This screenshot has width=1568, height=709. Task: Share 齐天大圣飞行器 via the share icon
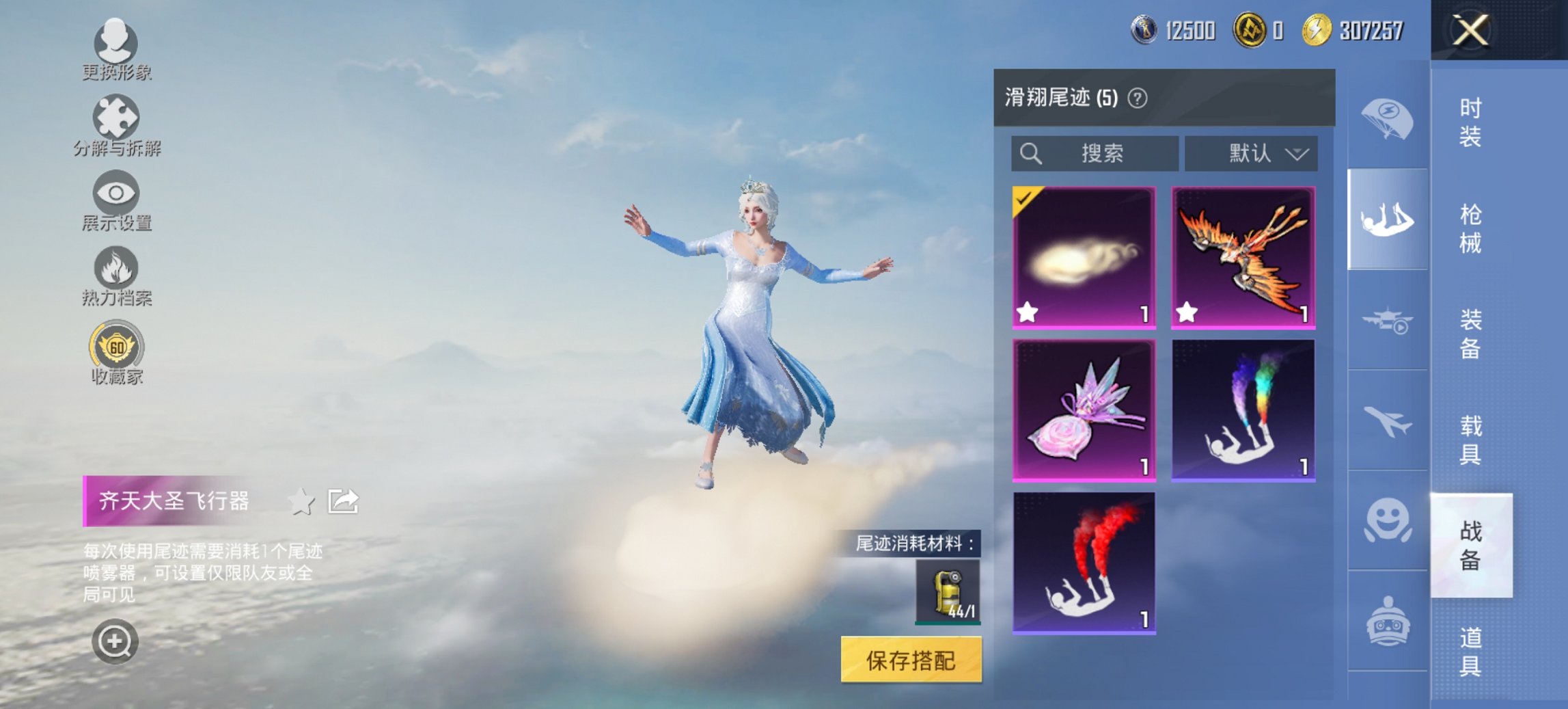point(342,501)
